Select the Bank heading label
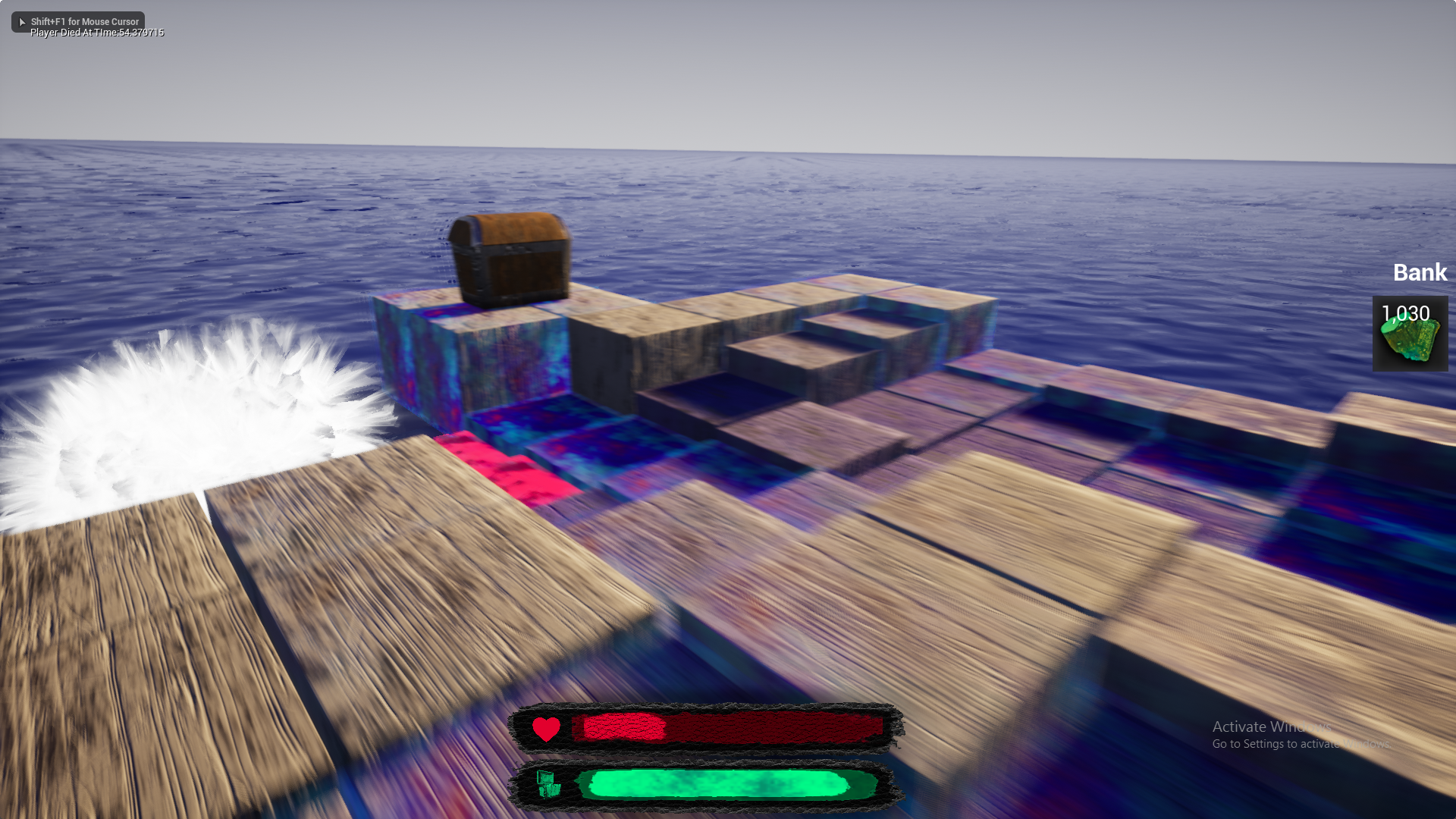This screenshot has width=1456, height=819. pyautogui.click(x=1420, y=272)
